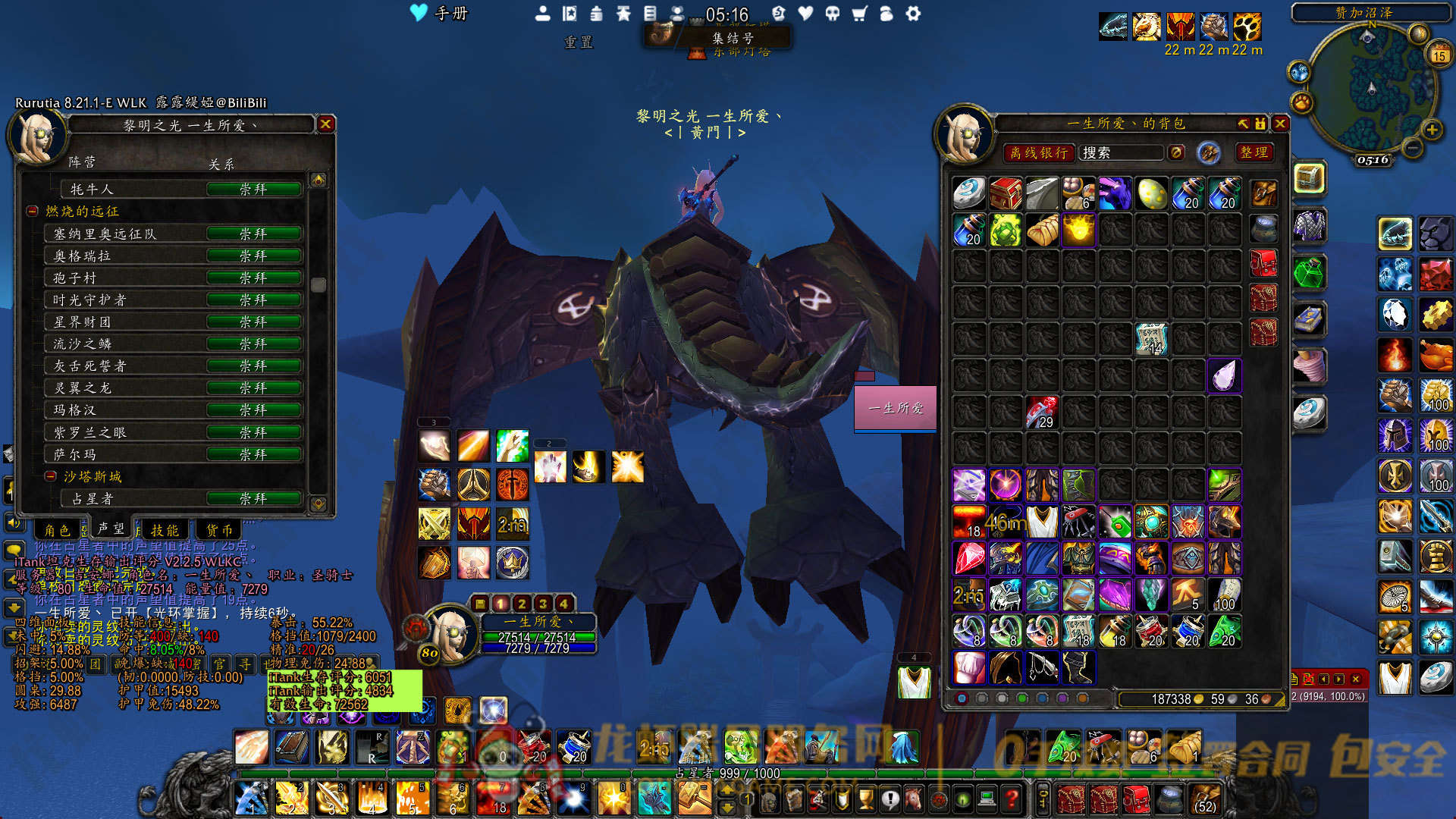This screenshot has width=1456, height=819.
Task: Select the yellow egg in the bag
Action: point(1151,194)
